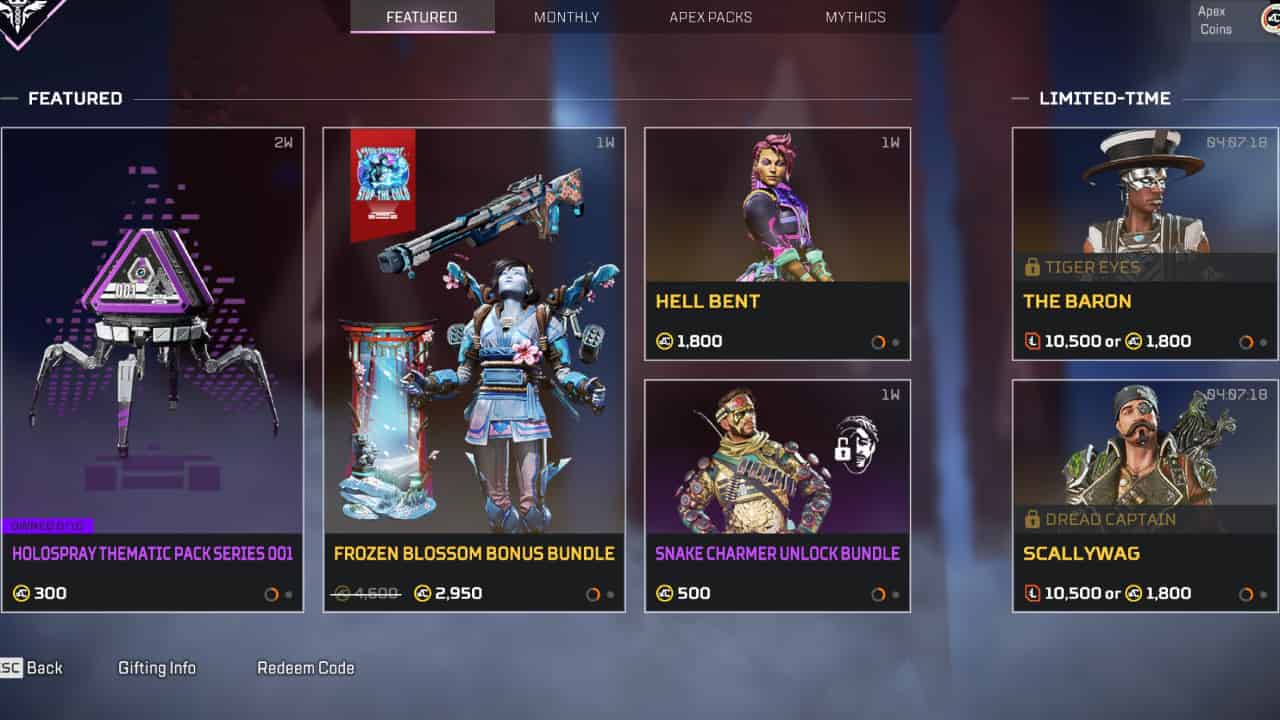The width and height of the screenshot is (1280, 720).
Task: Click Redeem Code
Action: point(305,667)
